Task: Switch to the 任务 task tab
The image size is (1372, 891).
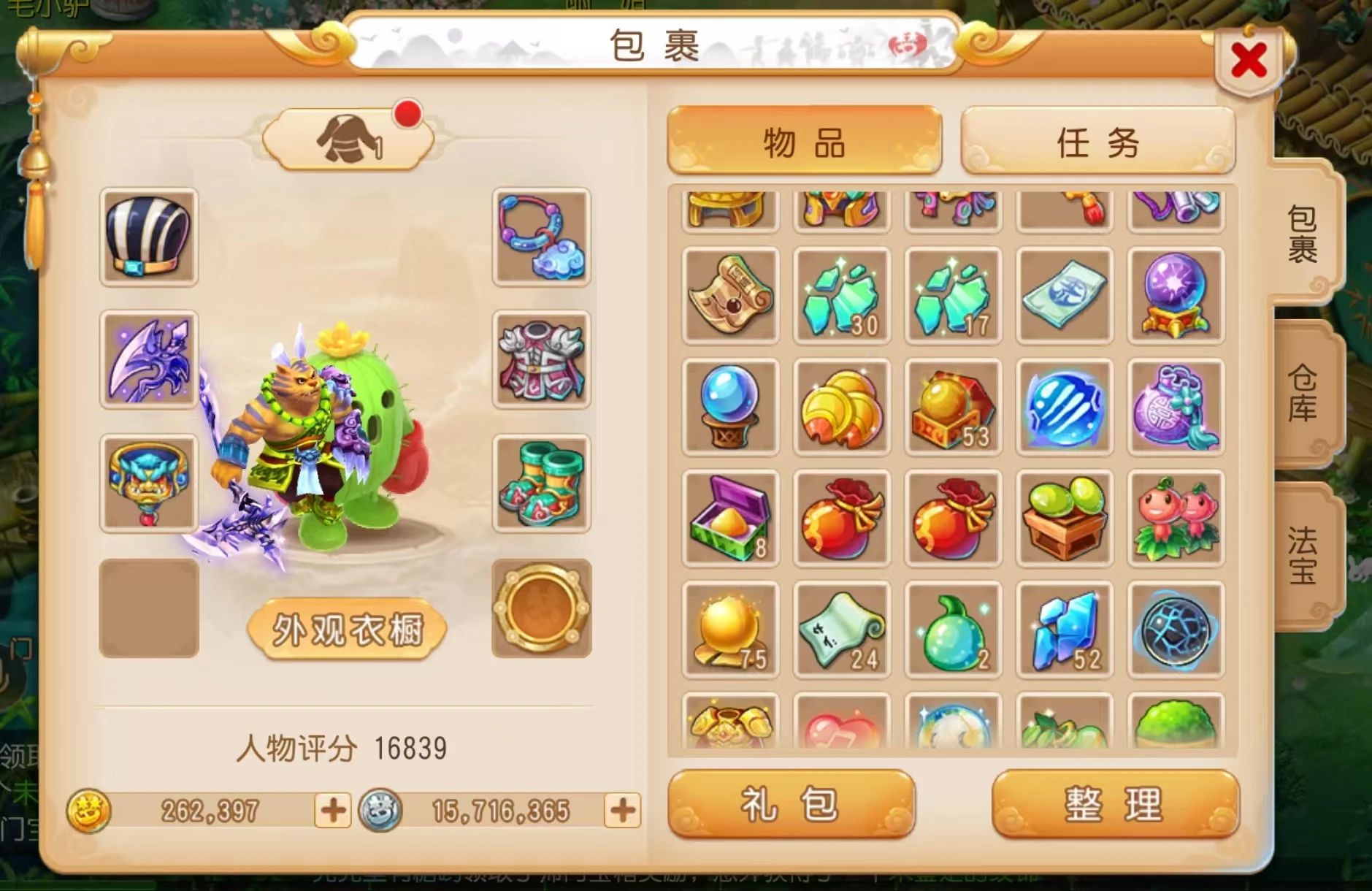Action: [1096, 142]
